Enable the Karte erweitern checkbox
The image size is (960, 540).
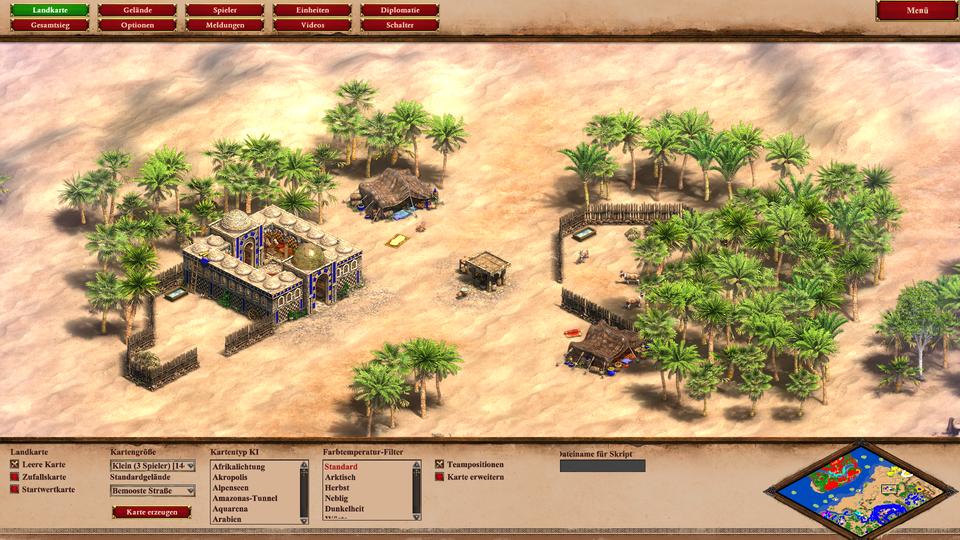(440, 477)
